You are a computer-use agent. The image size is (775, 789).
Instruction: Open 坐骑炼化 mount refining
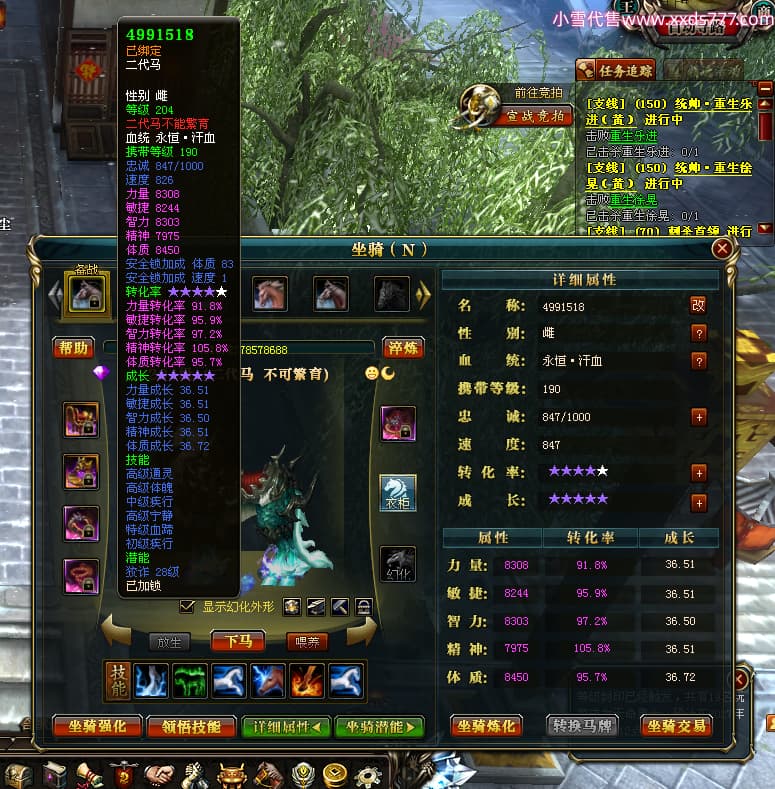click(x=489, y=727)
